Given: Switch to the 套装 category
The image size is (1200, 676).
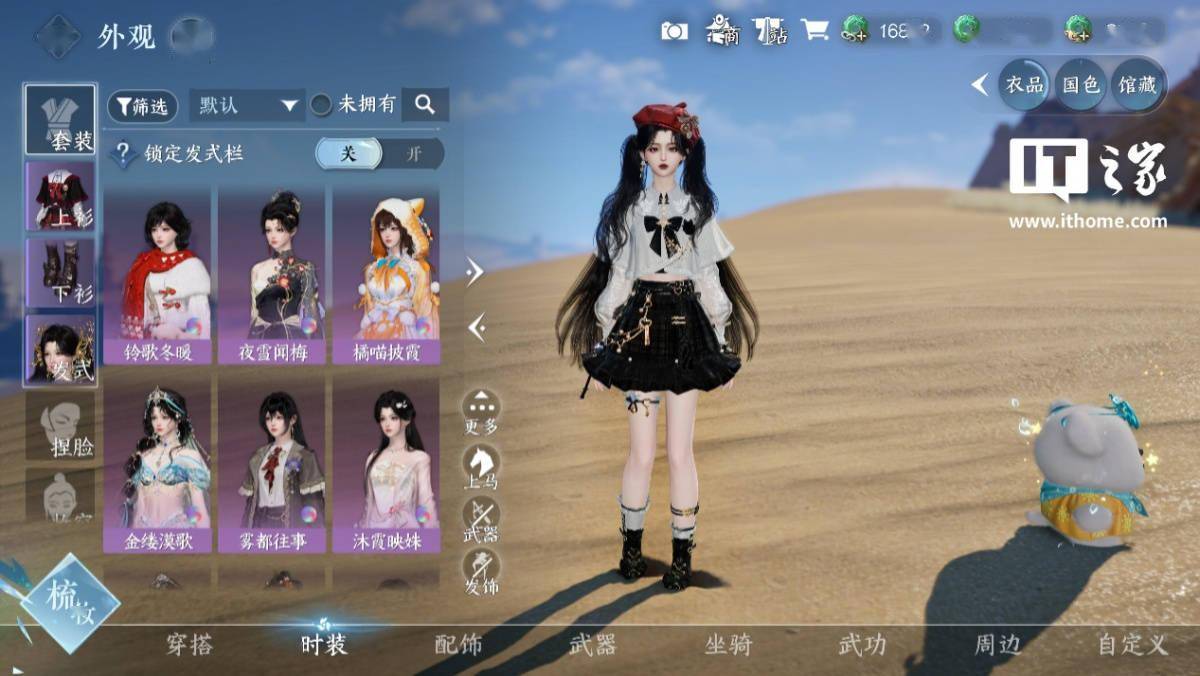Looking at the screenshot, I should pyautogui.click(x=60, y=120).
